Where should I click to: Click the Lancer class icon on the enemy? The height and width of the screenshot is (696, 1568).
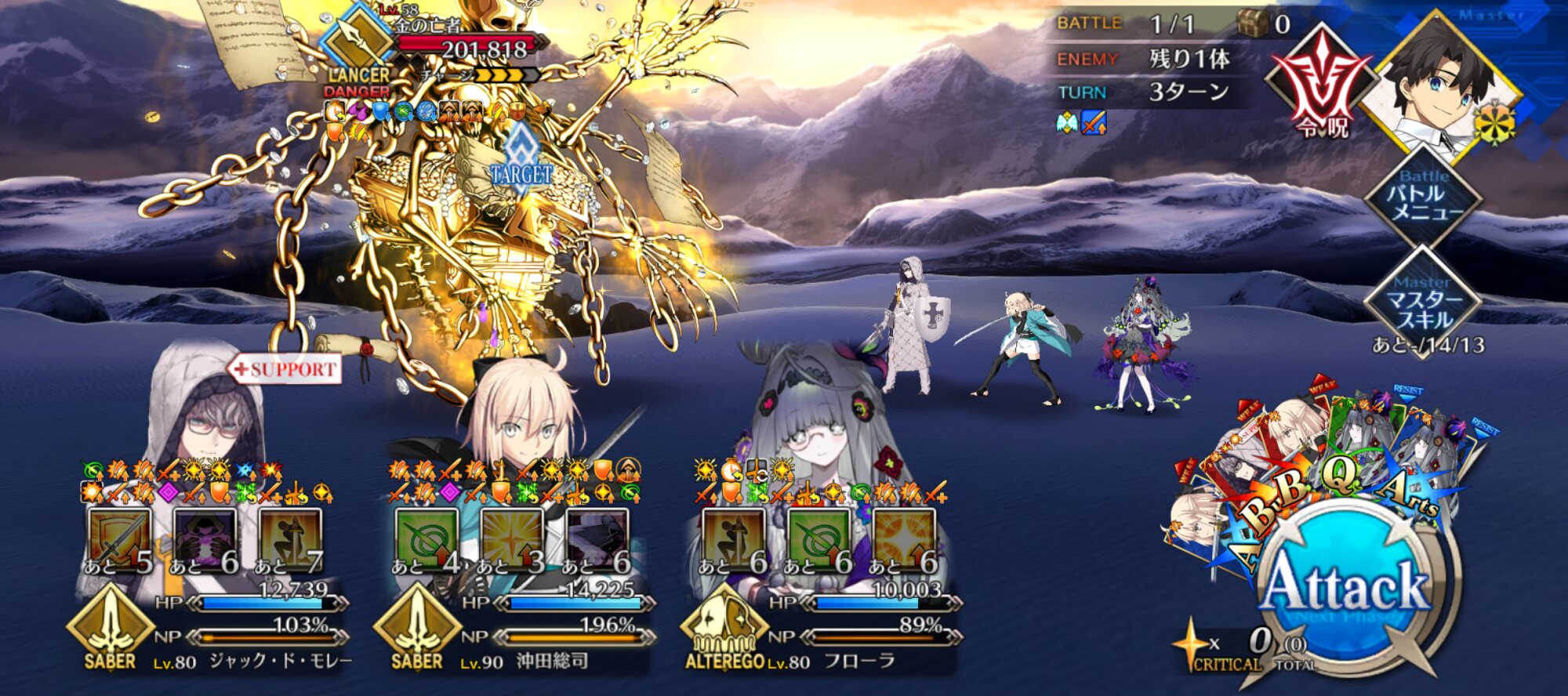[359, 39]
